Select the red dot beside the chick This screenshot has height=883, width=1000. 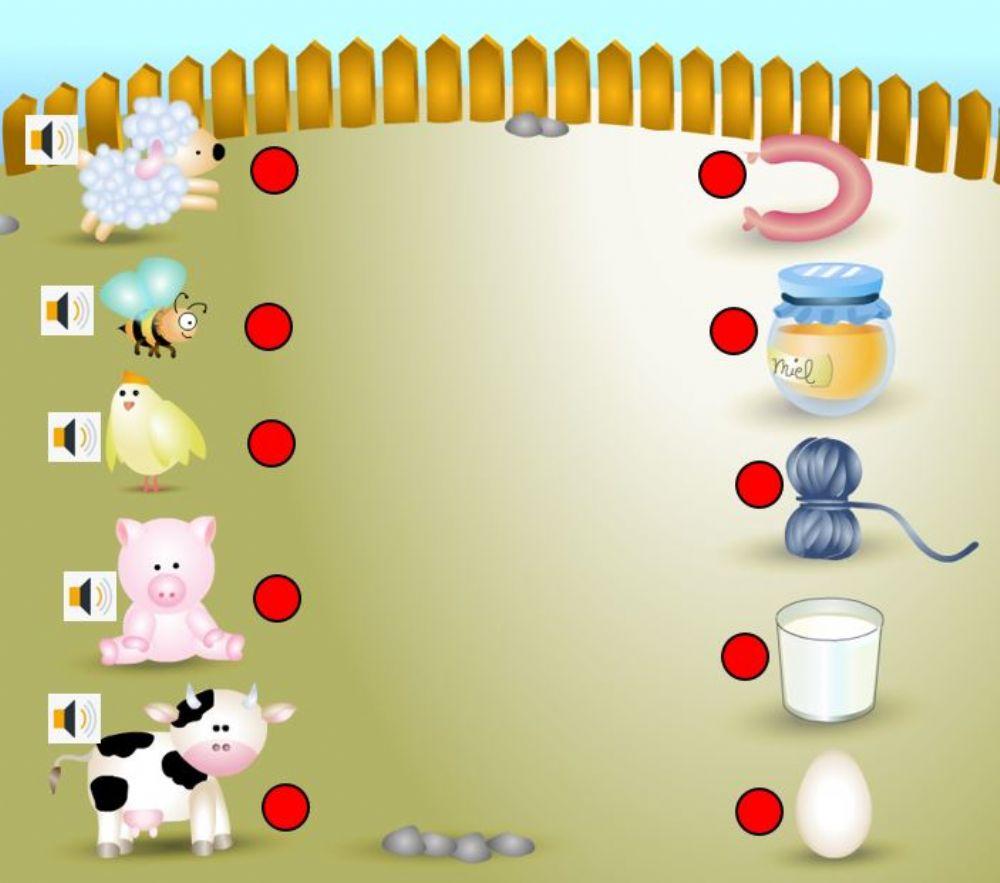pos(271,443)
